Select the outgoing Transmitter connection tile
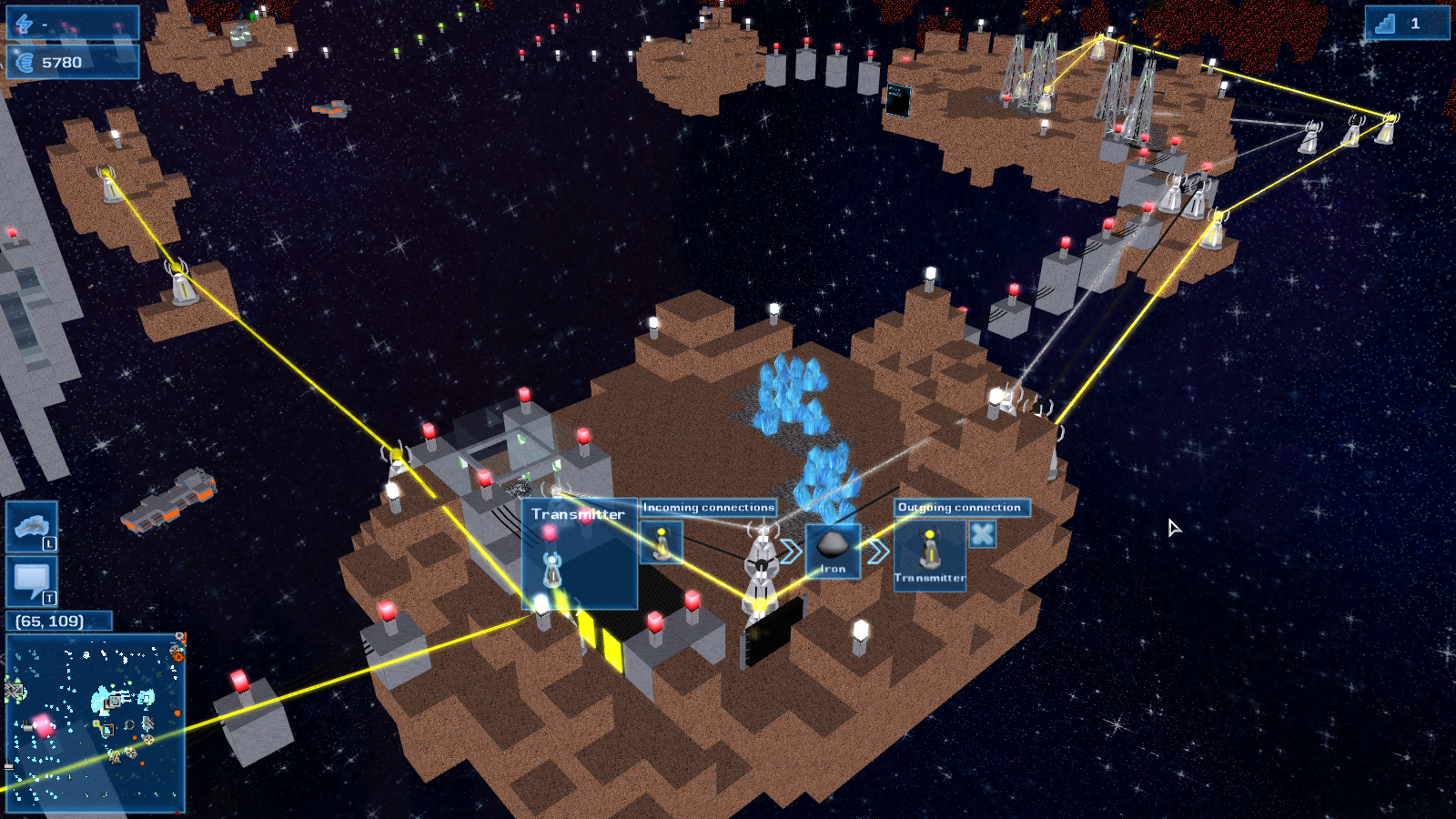This screenshot has height=819, width=1456. (929, 555)
